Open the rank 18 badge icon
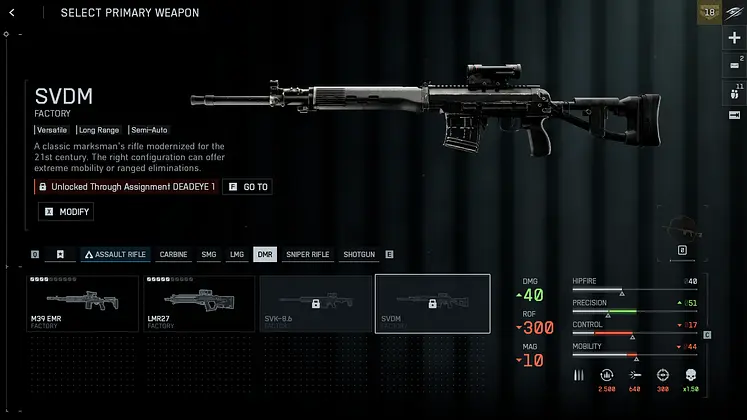The height and width of the screenshot is (420, 747). point(708,12)
